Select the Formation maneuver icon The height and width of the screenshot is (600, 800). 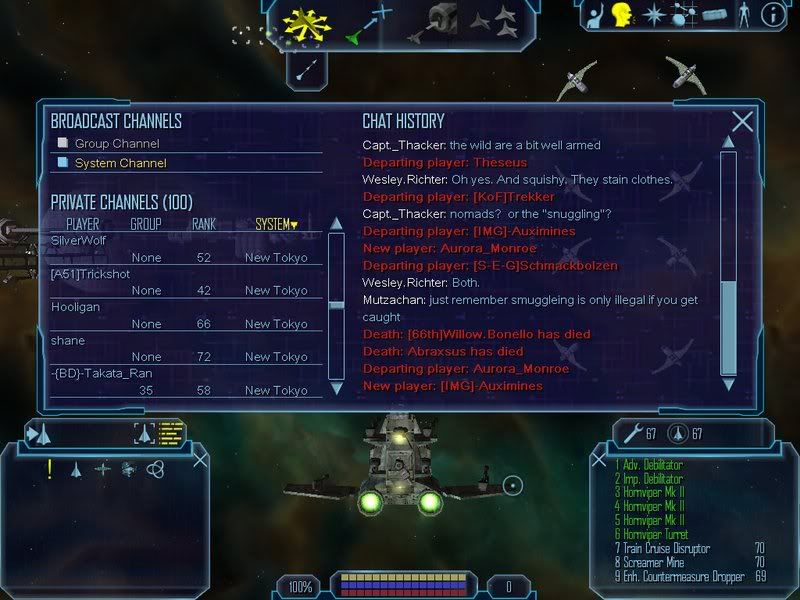pyautogui.click(x=492, y=17)
